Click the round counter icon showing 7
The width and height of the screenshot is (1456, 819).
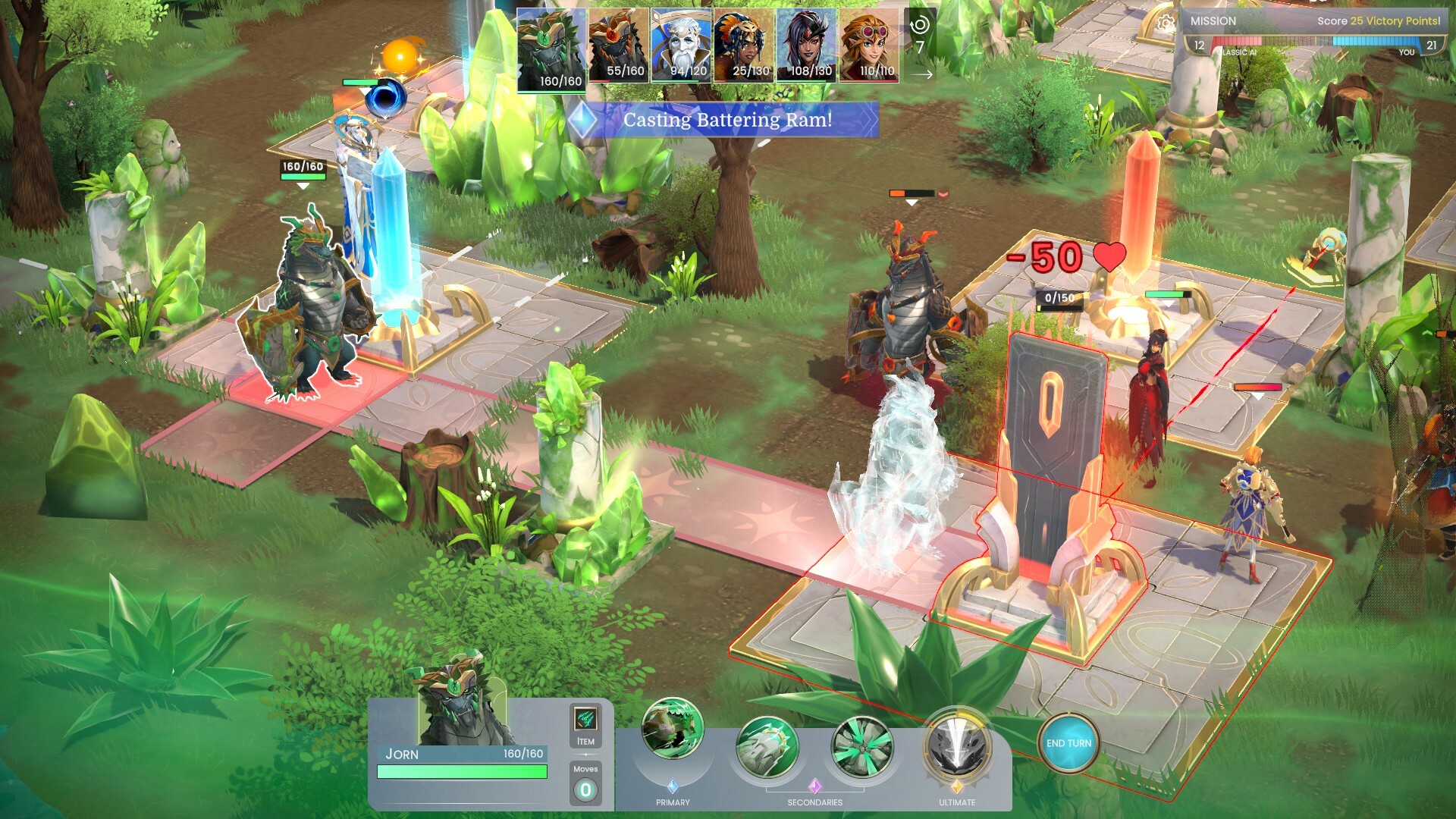click(x=920, y=36)
